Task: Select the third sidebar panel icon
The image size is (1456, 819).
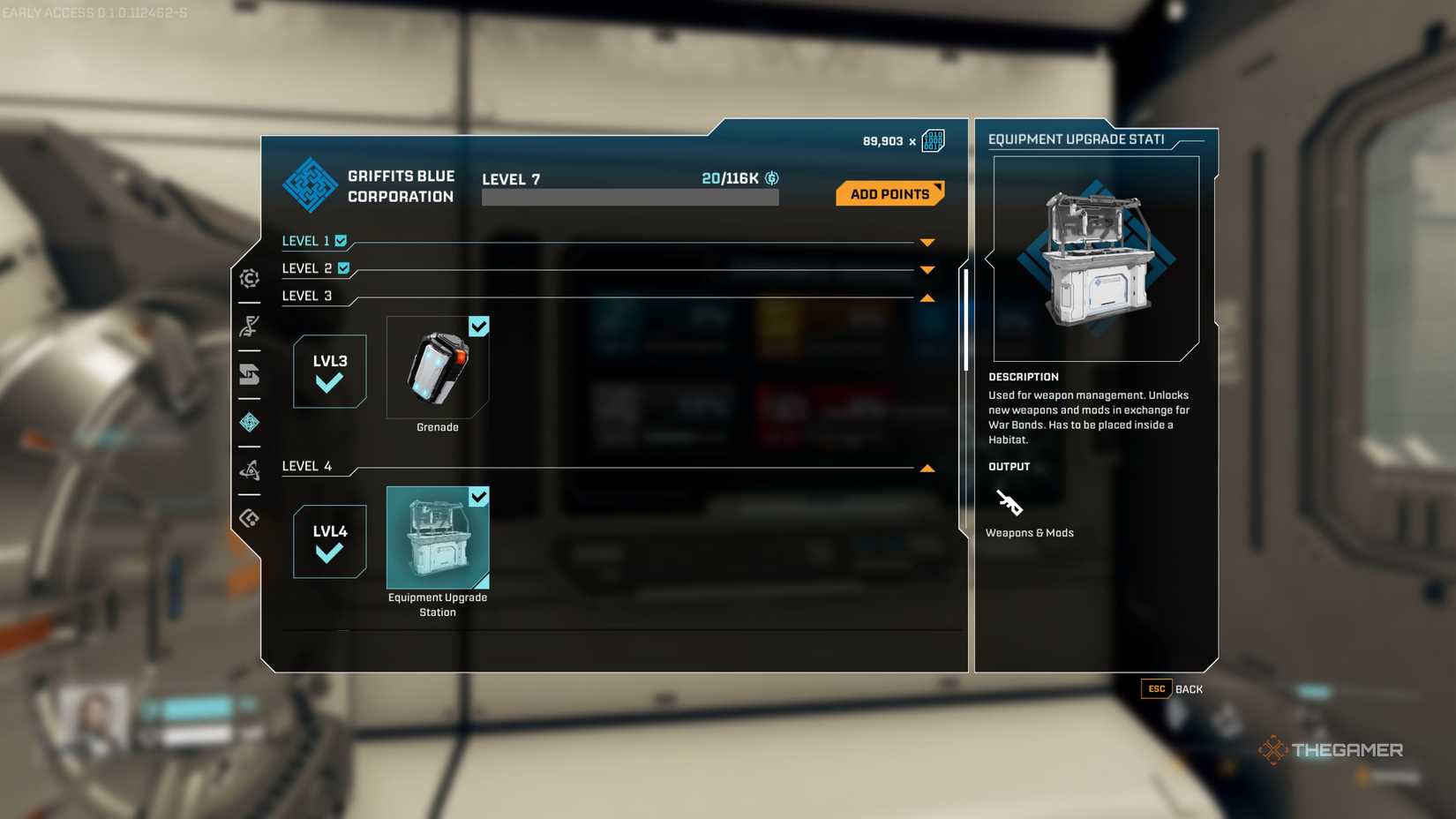Action: click(250, 375)
